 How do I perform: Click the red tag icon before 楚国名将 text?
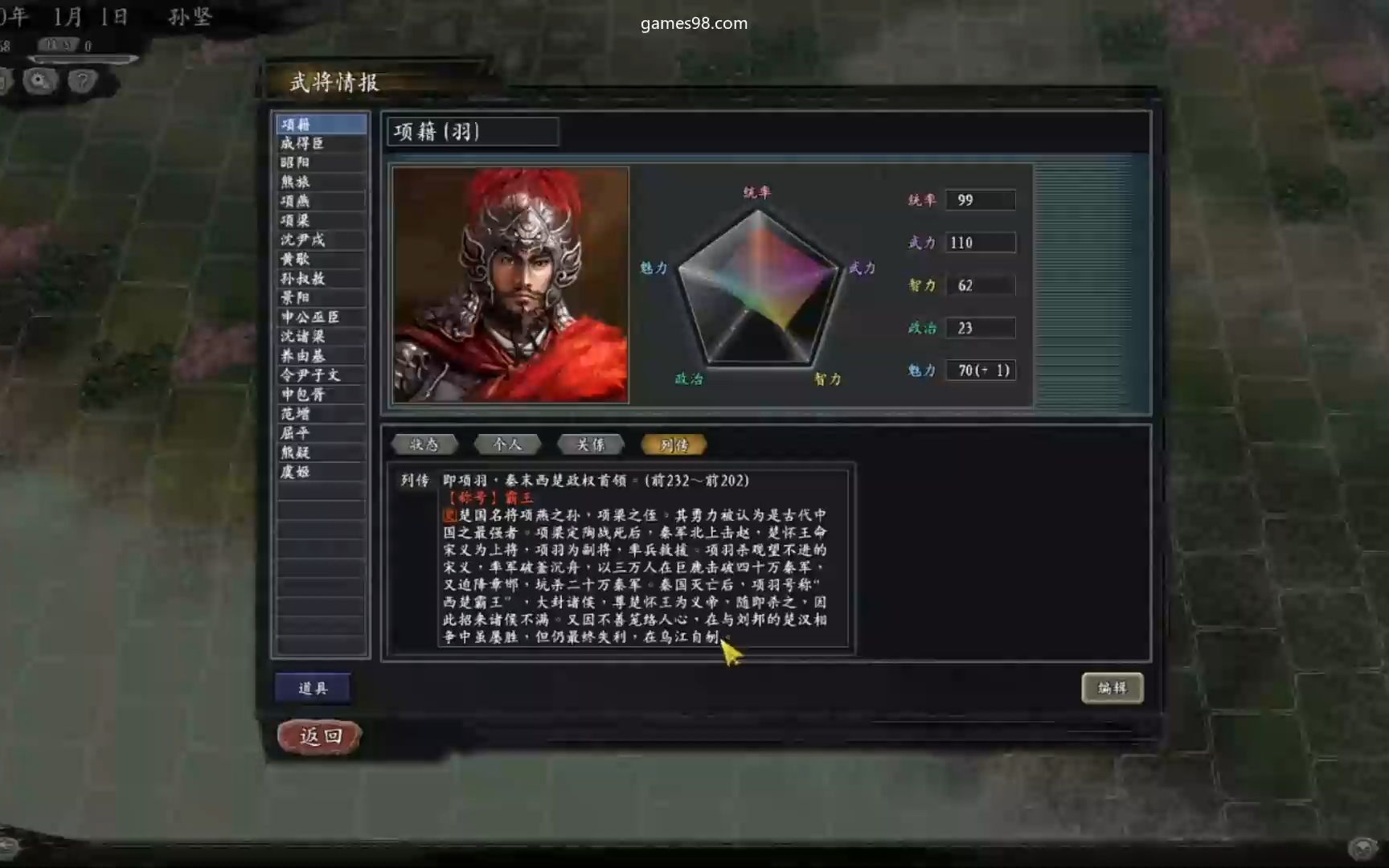[451, 514]
